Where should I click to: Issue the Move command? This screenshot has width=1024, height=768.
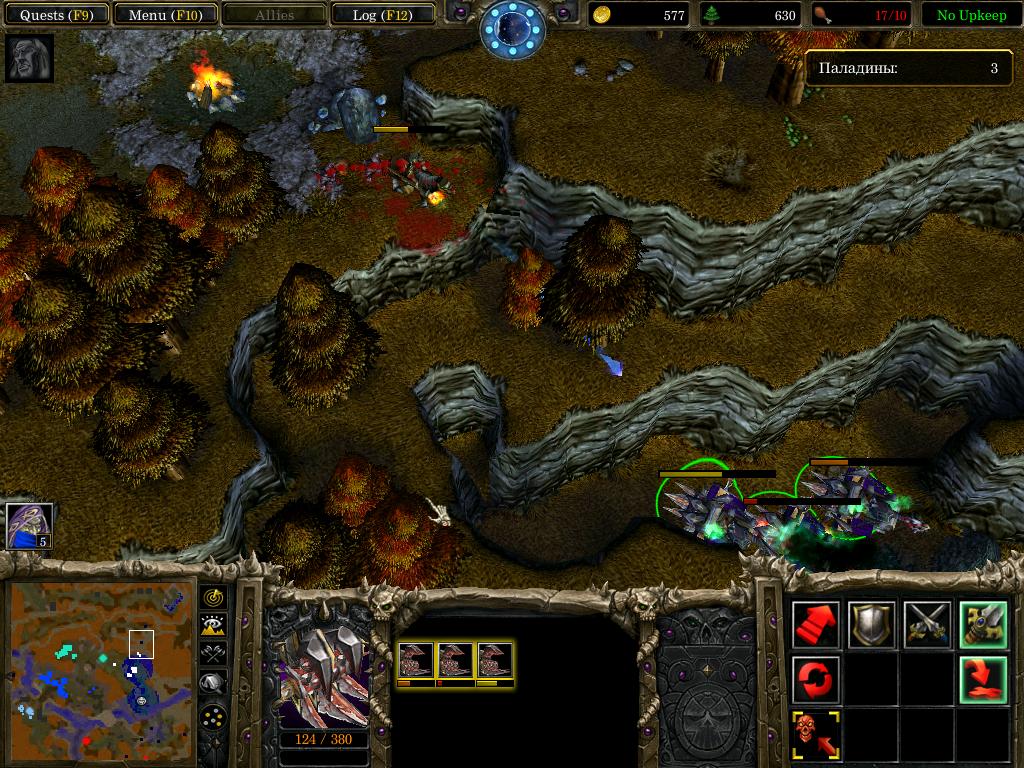[815, 625]
